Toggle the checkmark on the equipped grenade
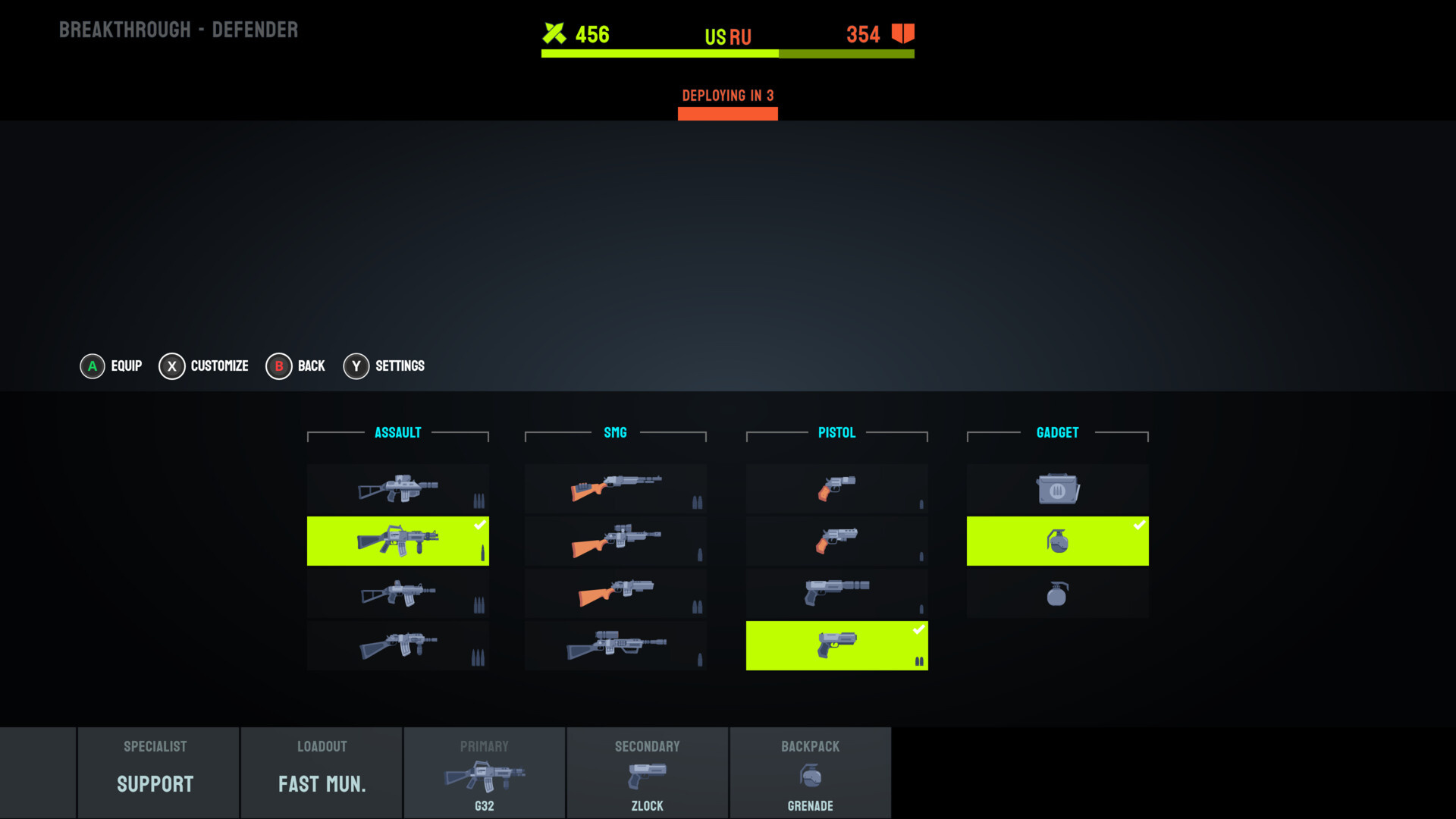The height and width of the screenshot is (819, 1456). point(1139,523)
